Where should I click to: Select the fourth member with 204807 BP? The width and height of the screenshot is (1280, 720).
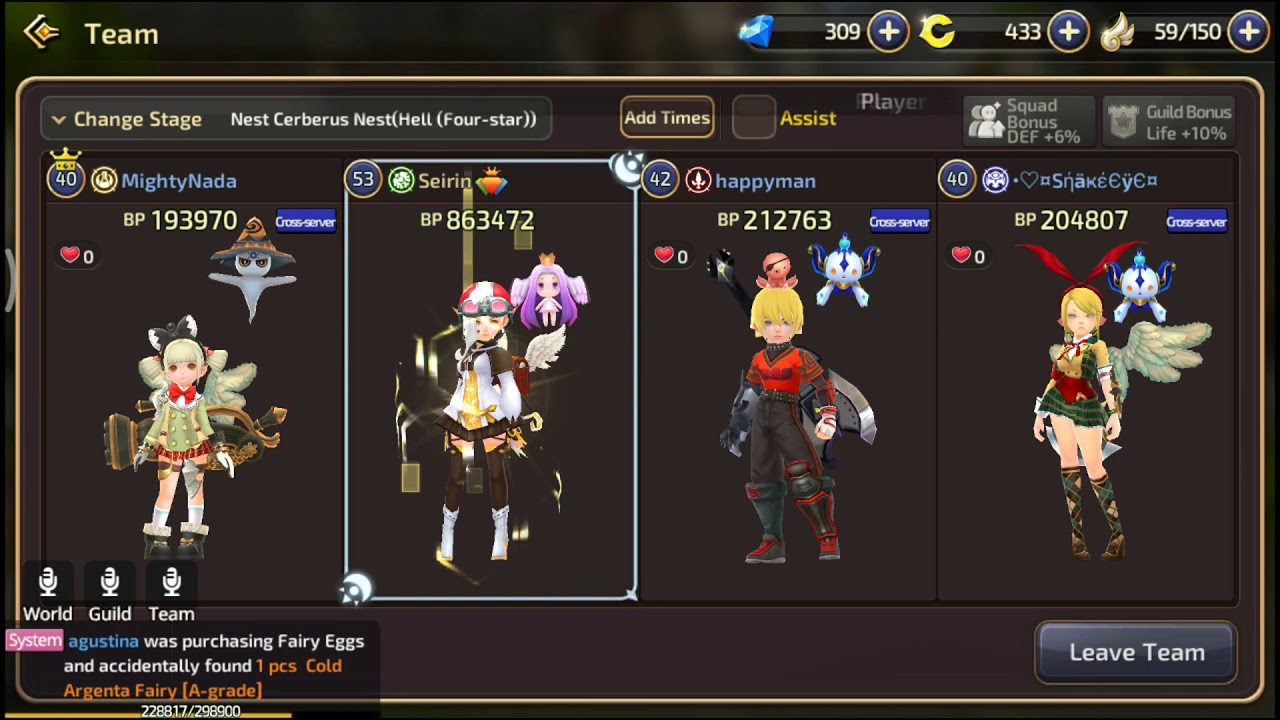1086,380
